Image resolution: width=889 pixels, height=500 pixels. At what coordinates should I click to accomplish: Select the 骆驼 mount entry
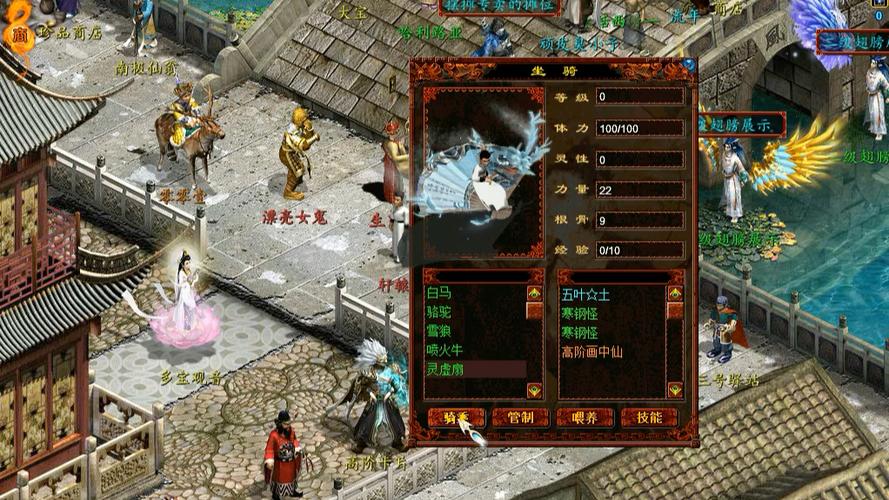coord(439,312)
